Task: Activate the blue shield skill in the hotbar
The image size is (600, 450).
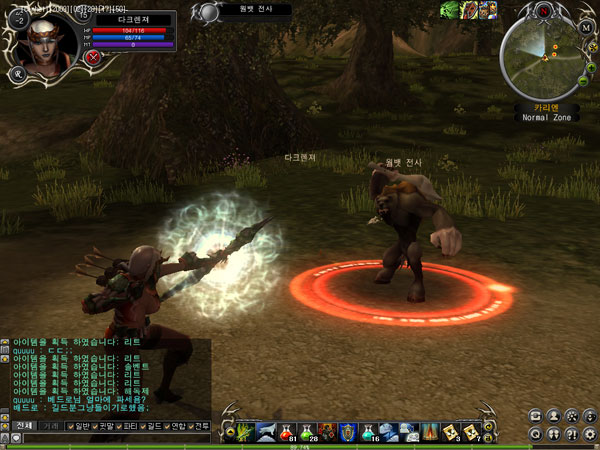Action: tap(347, 431)
